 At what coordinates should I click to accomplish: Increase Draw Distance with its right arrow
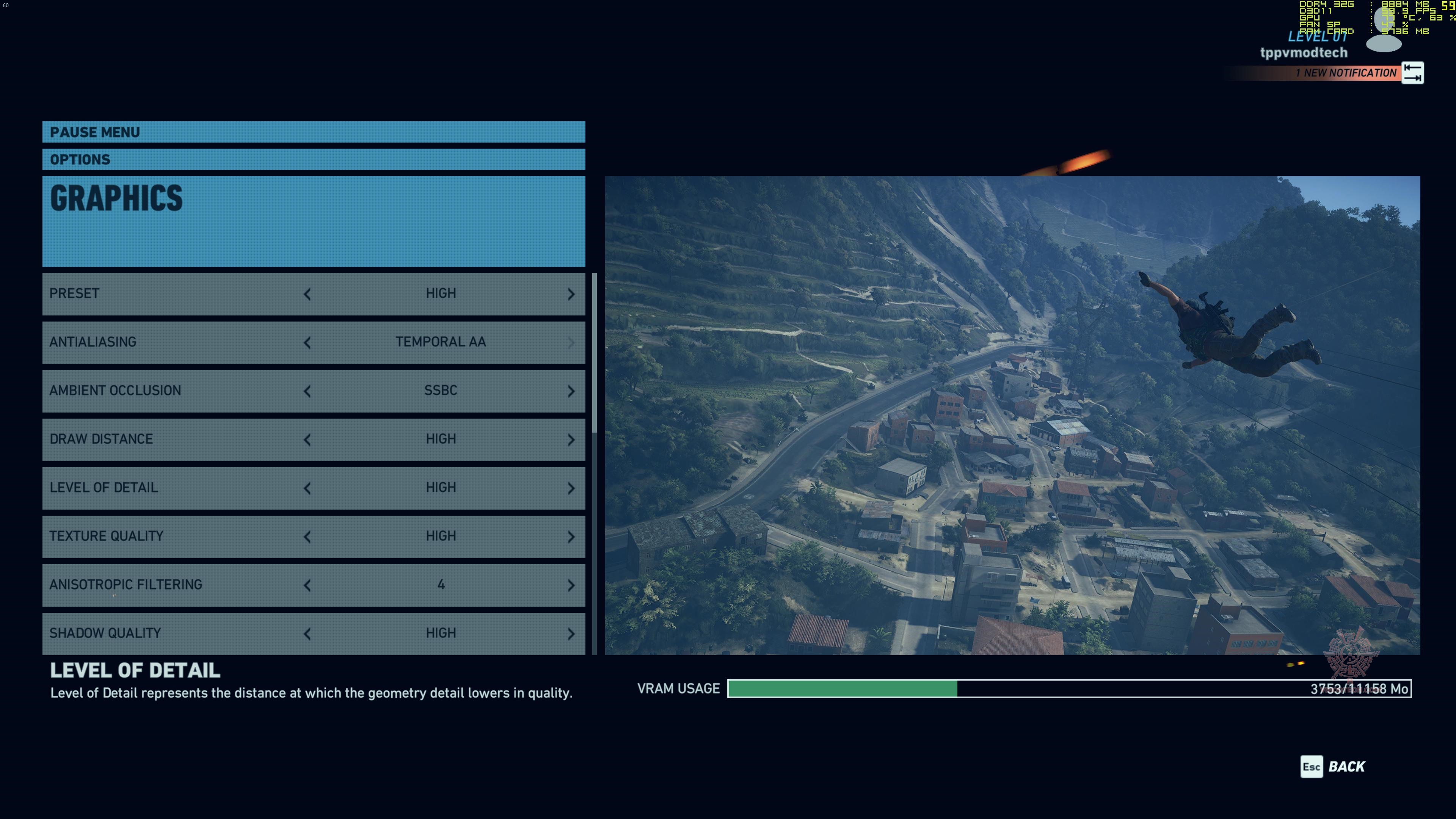tap(571, 440)
